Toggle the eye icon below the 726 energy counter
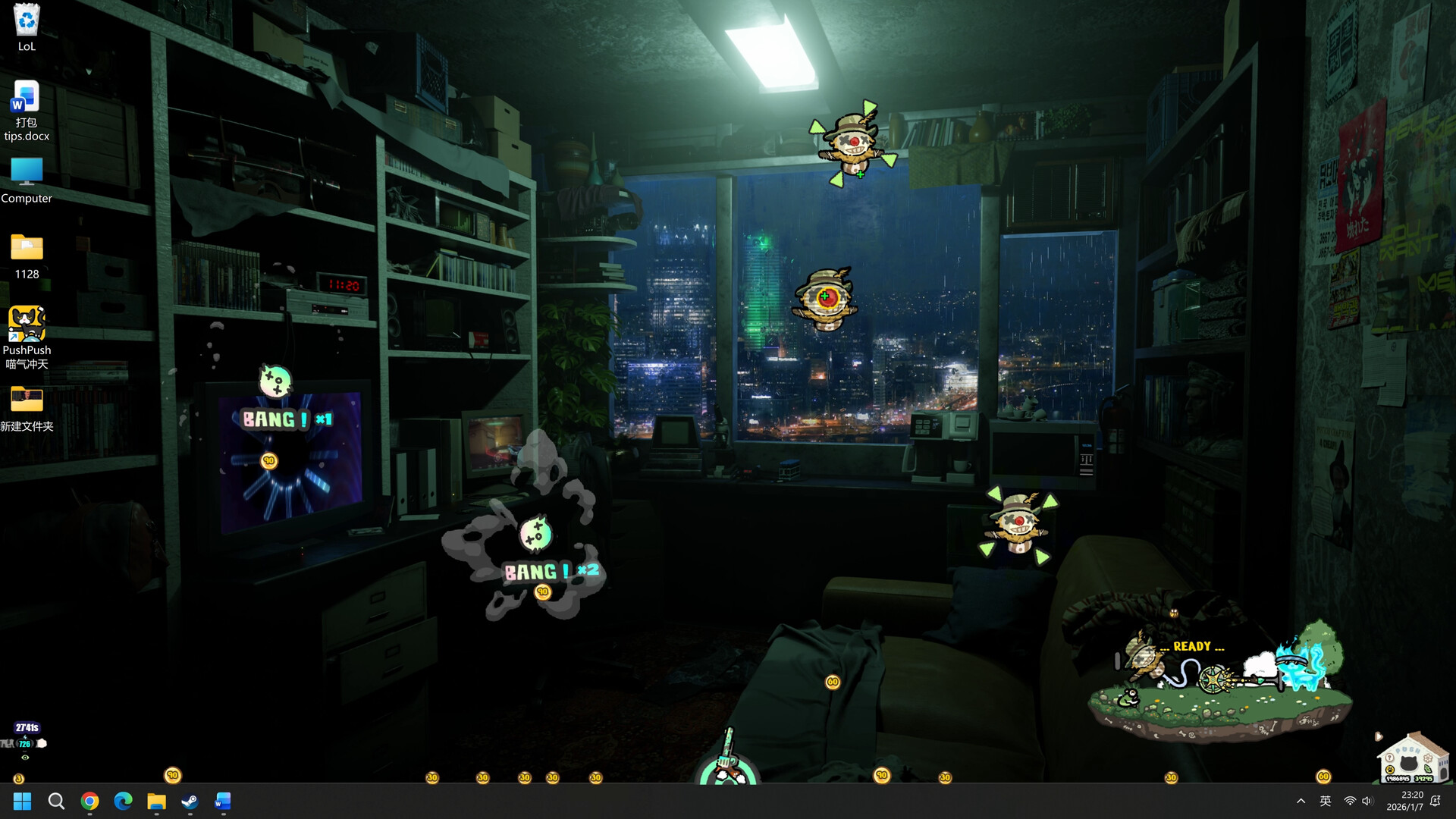 click(x=25, y=758)
